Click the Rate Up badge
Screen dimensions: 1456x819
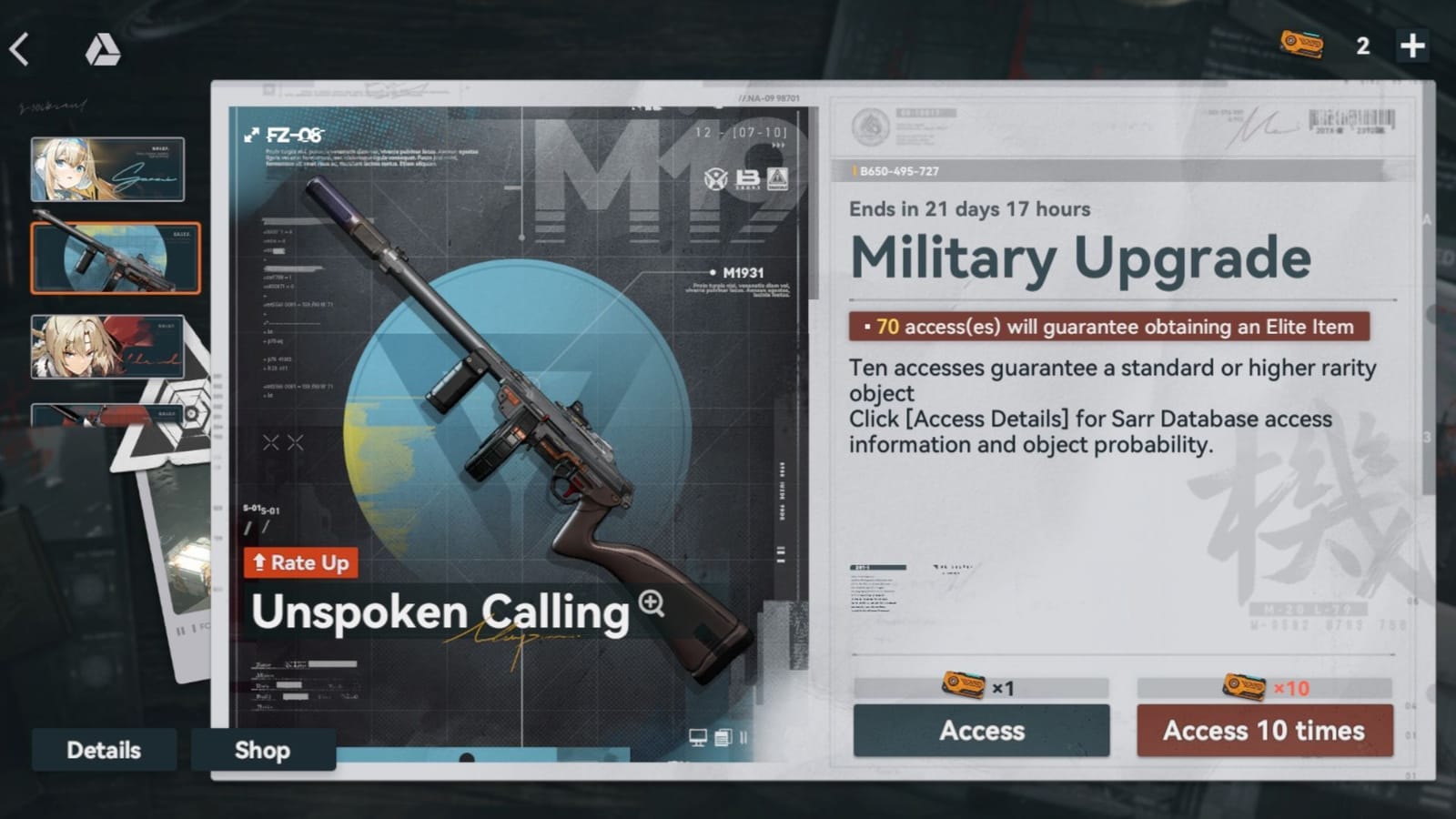[301, 562]
